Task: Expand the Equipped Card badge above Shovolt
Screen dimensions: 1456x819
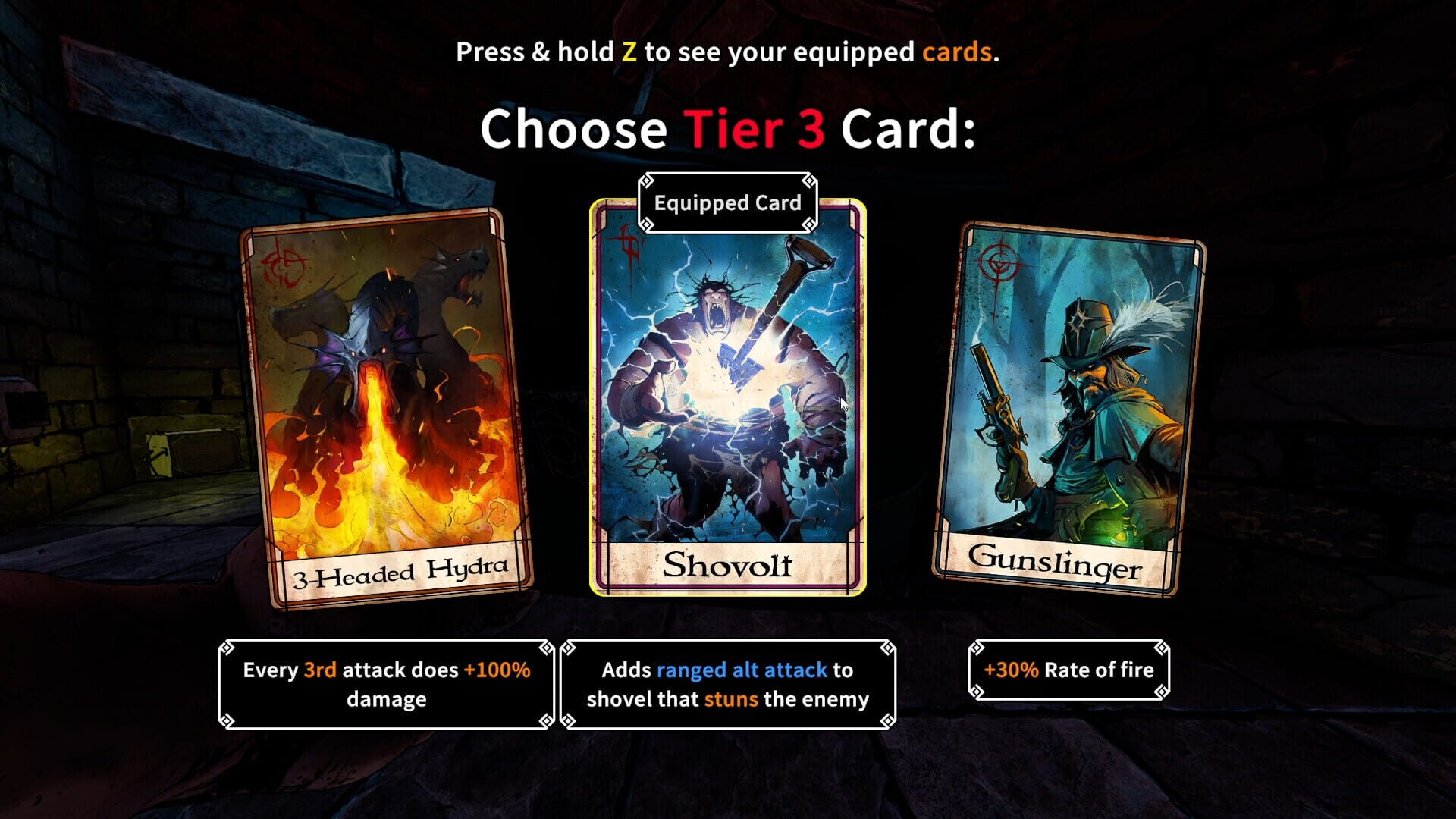Action: tap(729, 202)
